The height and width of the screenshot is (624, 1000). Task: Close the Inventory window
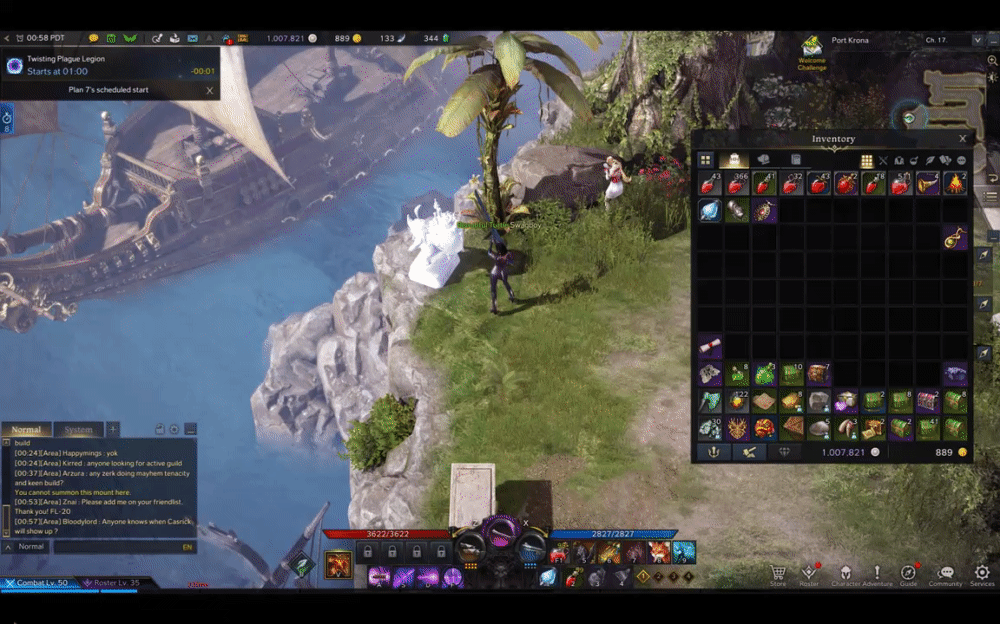pyautogui.click(x=962, y=139)
